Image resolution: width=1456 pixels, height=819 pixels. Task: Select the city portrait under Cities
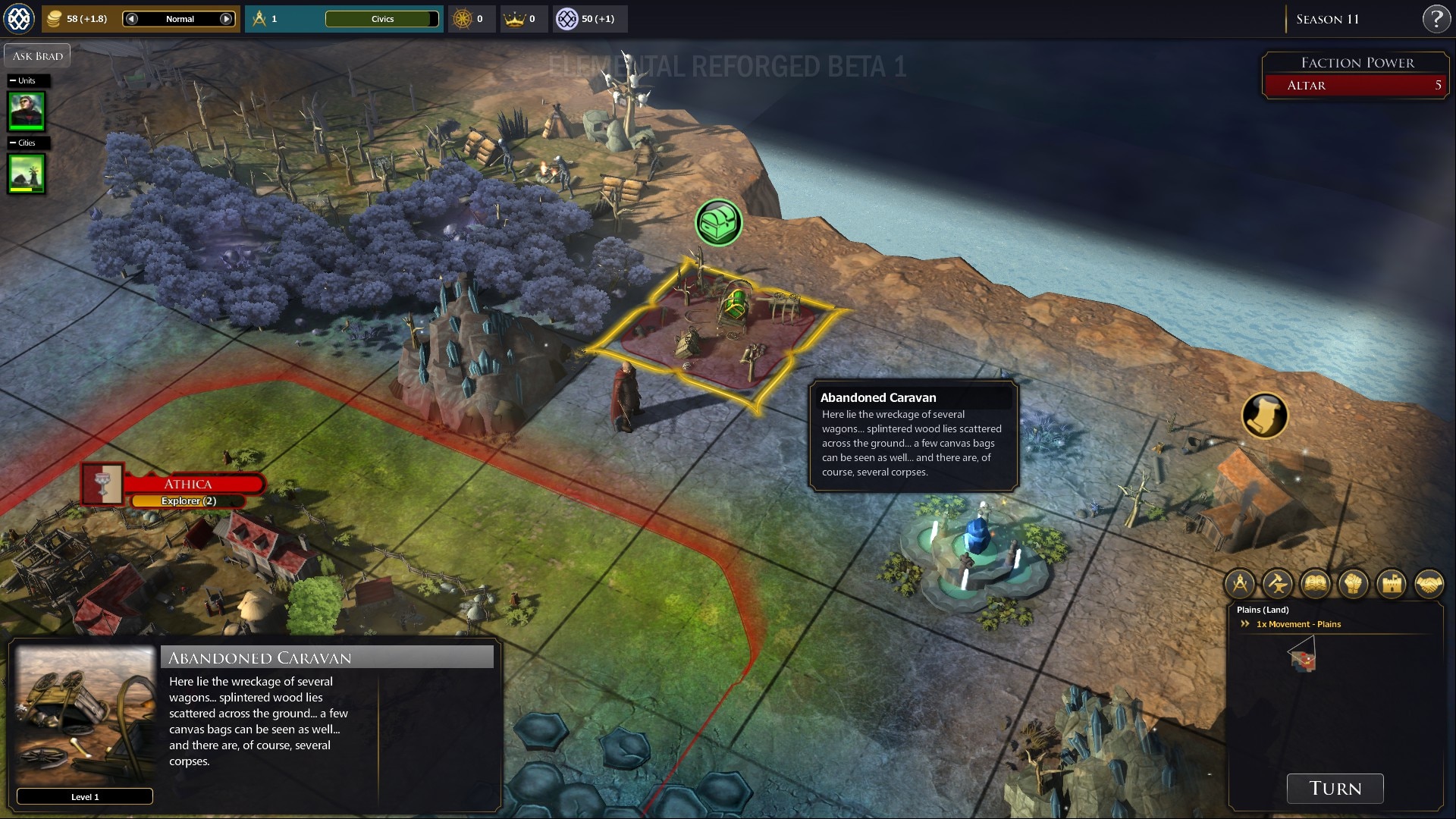click(27, 173)
